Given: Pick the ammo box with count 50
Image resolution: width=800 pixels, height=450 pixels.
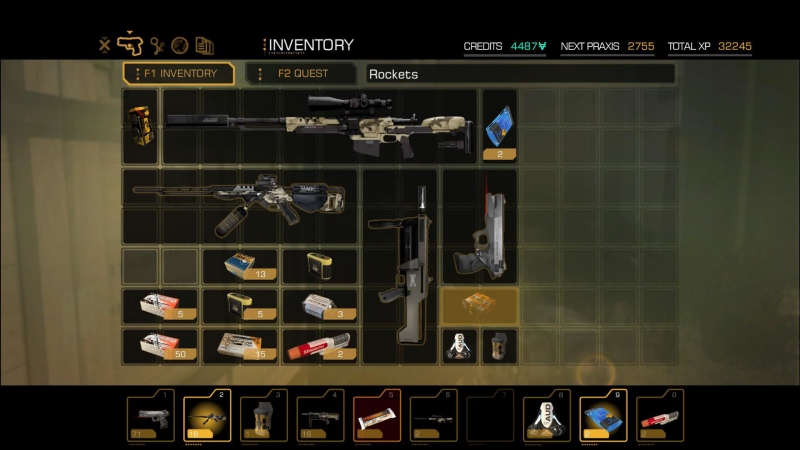Looking at the screenshot, I should pos(160,346).
